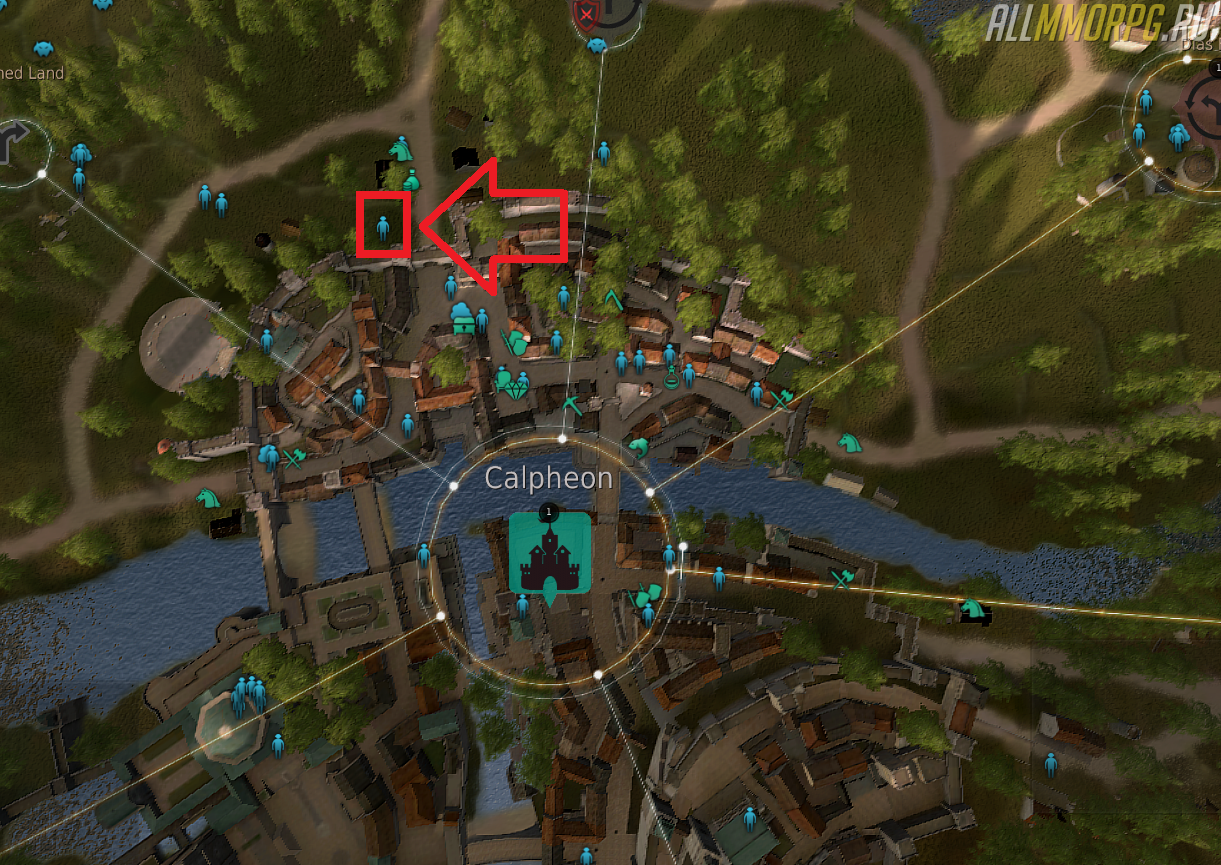Image resolution: width=1221 pixels, height=865 pixels.
Task: Click the NPC marker inside the red box
Action: click(x=383, y=227)
